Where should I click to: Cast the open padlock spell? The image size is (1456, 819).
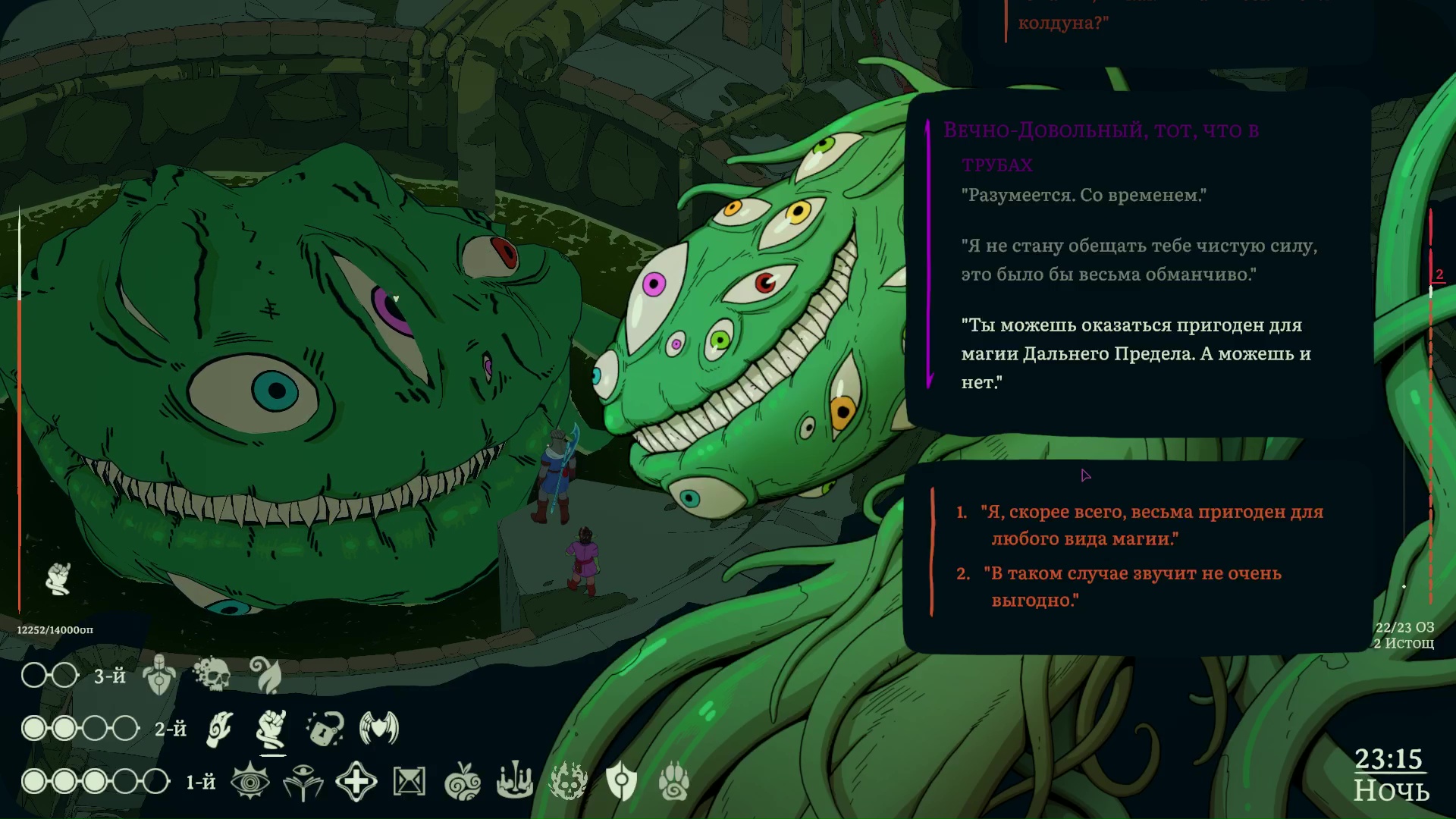pyautogui.click(x=326, y=729)
